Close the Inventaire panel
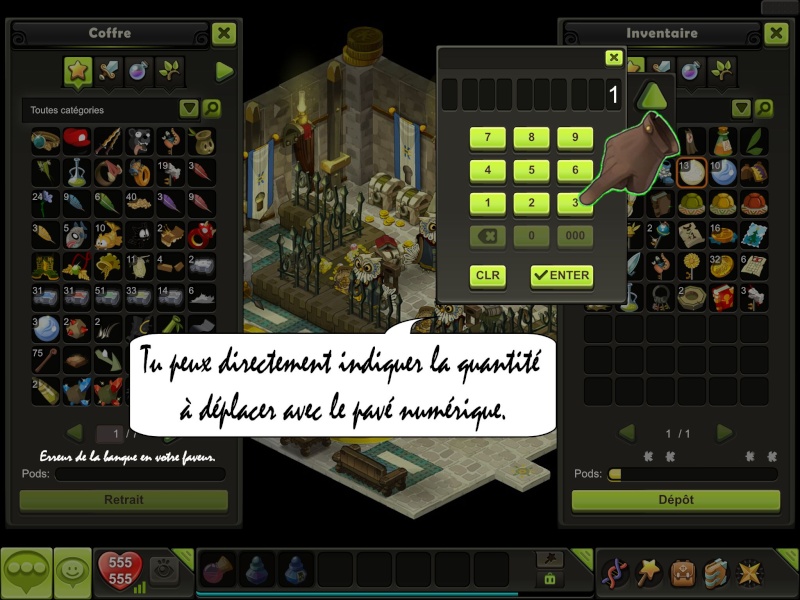 pyautogui.click(x=776, y=34)
